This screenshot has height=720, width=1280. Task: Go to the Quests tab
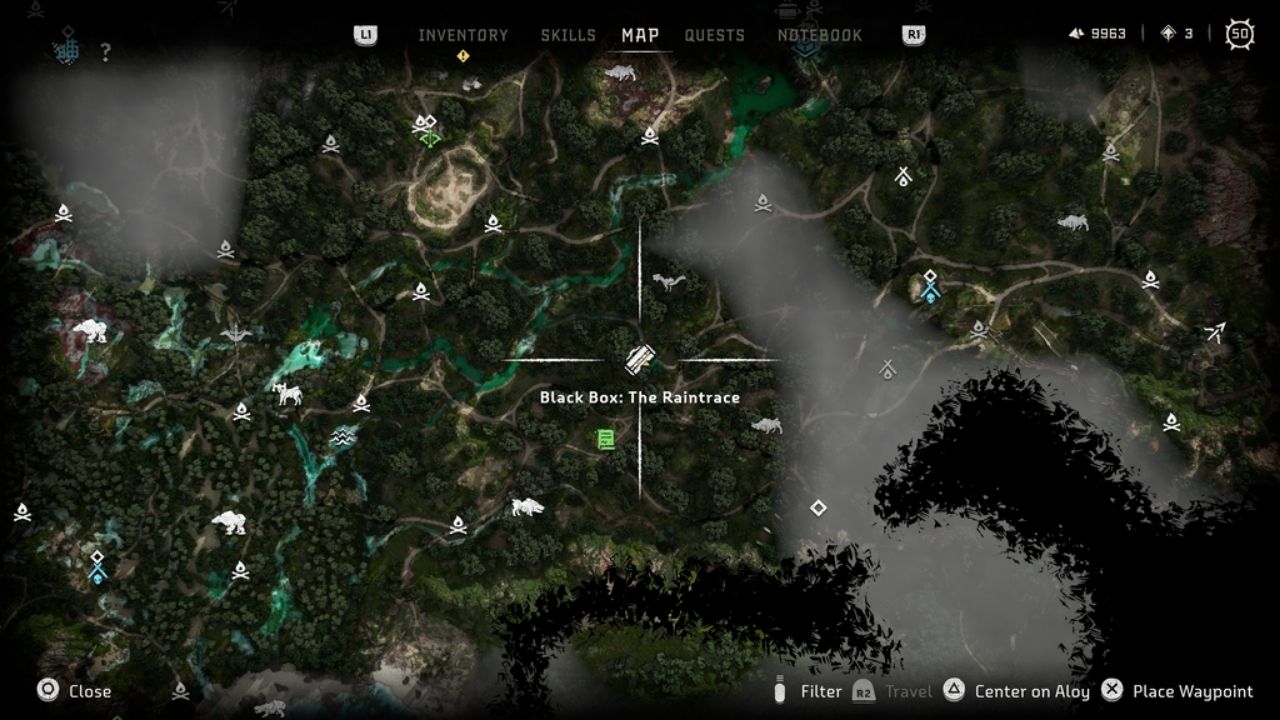pos(714,35)
